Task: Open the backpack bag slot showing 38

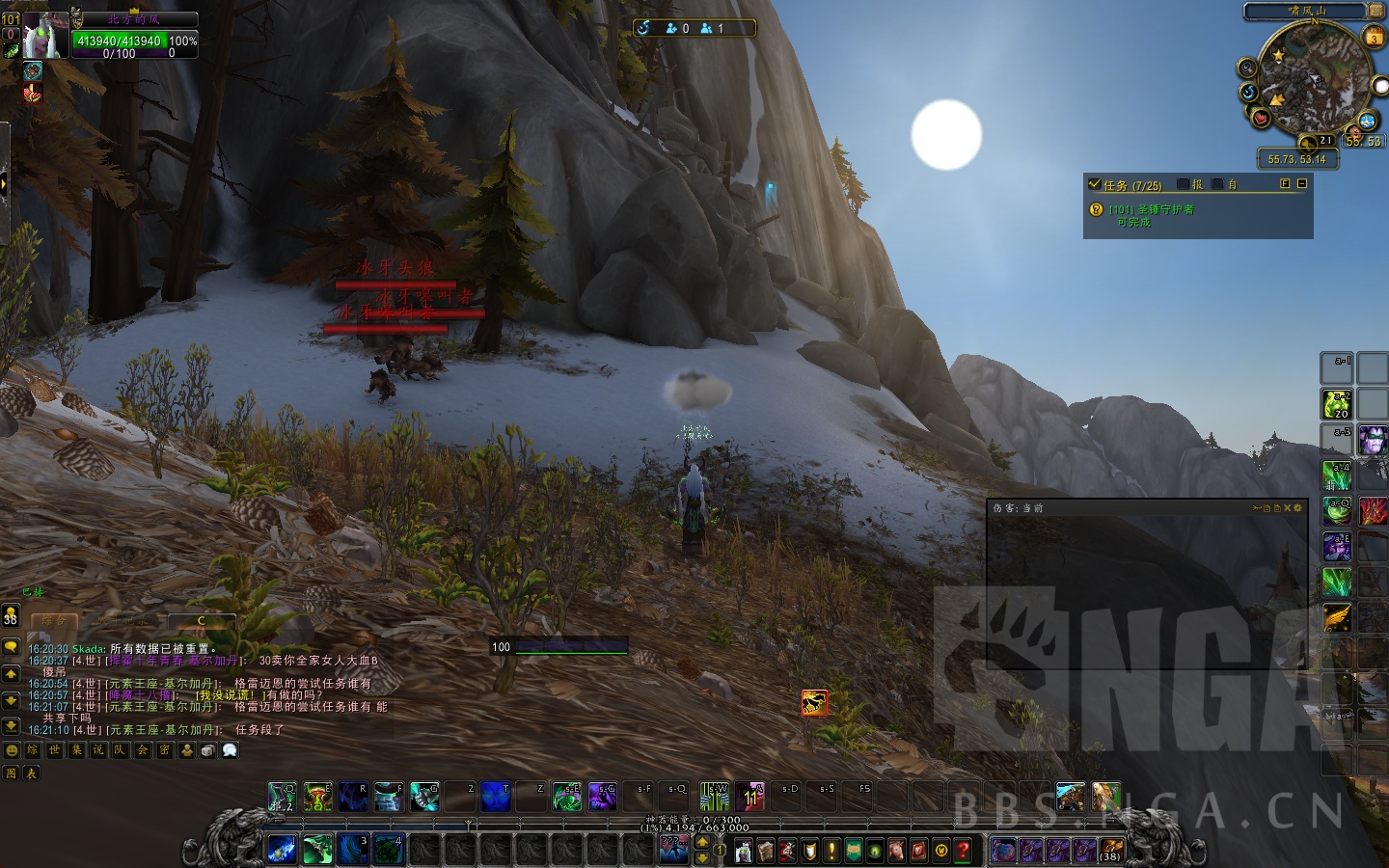Action: (1110, 851)
